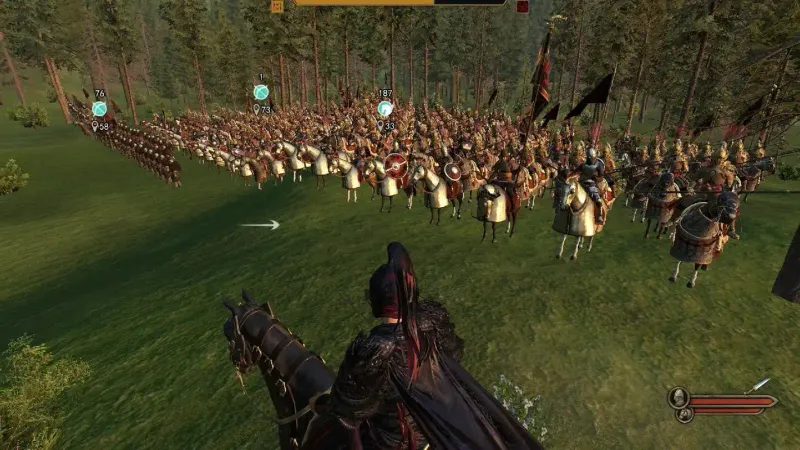Select the formation marker labeled 1
Screen dimensions: 800x450
point(261,92)
